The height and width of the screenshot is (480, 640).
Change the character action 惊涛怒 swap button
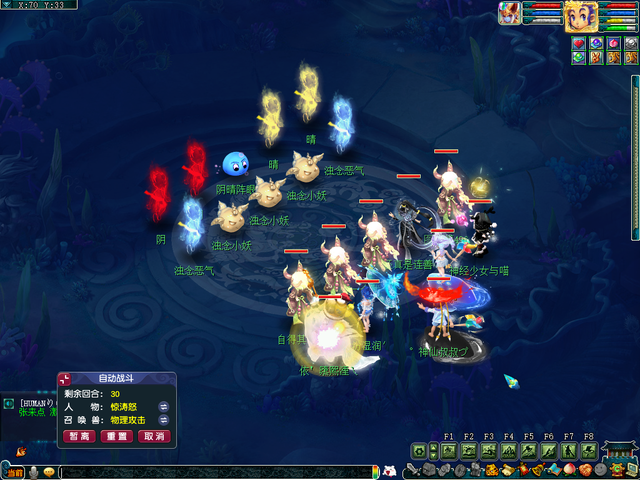point(164,407)
